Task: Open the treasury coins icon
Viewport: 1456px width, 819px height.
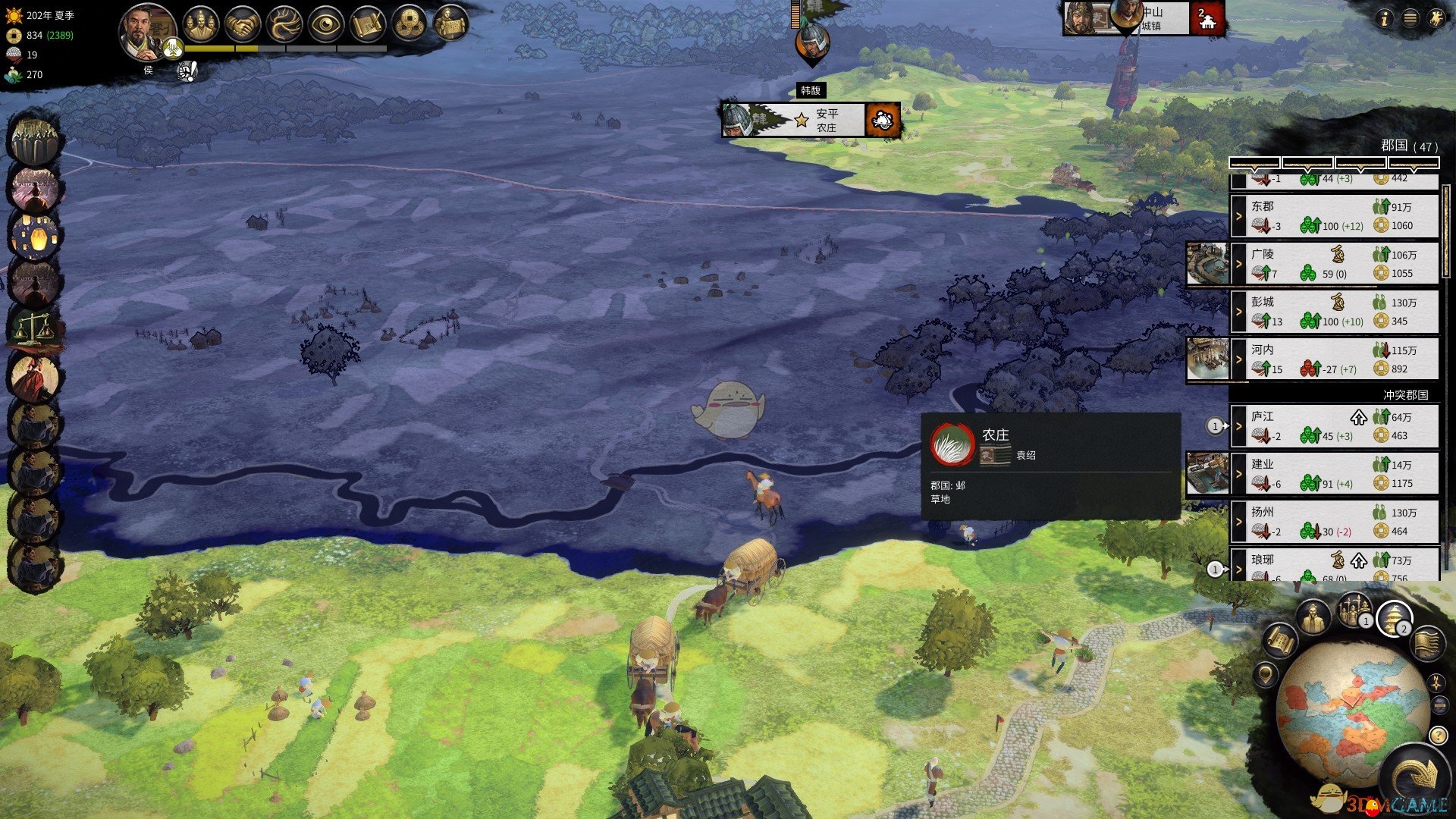Action: pos(410,24)
